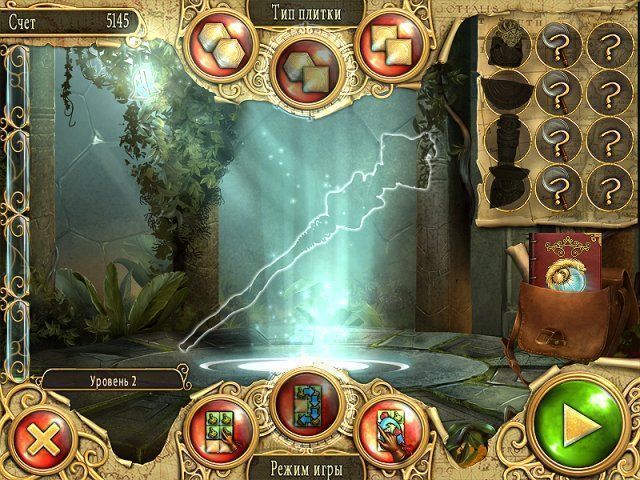Select the two-hexagon tile type
Image resolution: width=640 pixels, height=480 pixels.
pos(212,46)
